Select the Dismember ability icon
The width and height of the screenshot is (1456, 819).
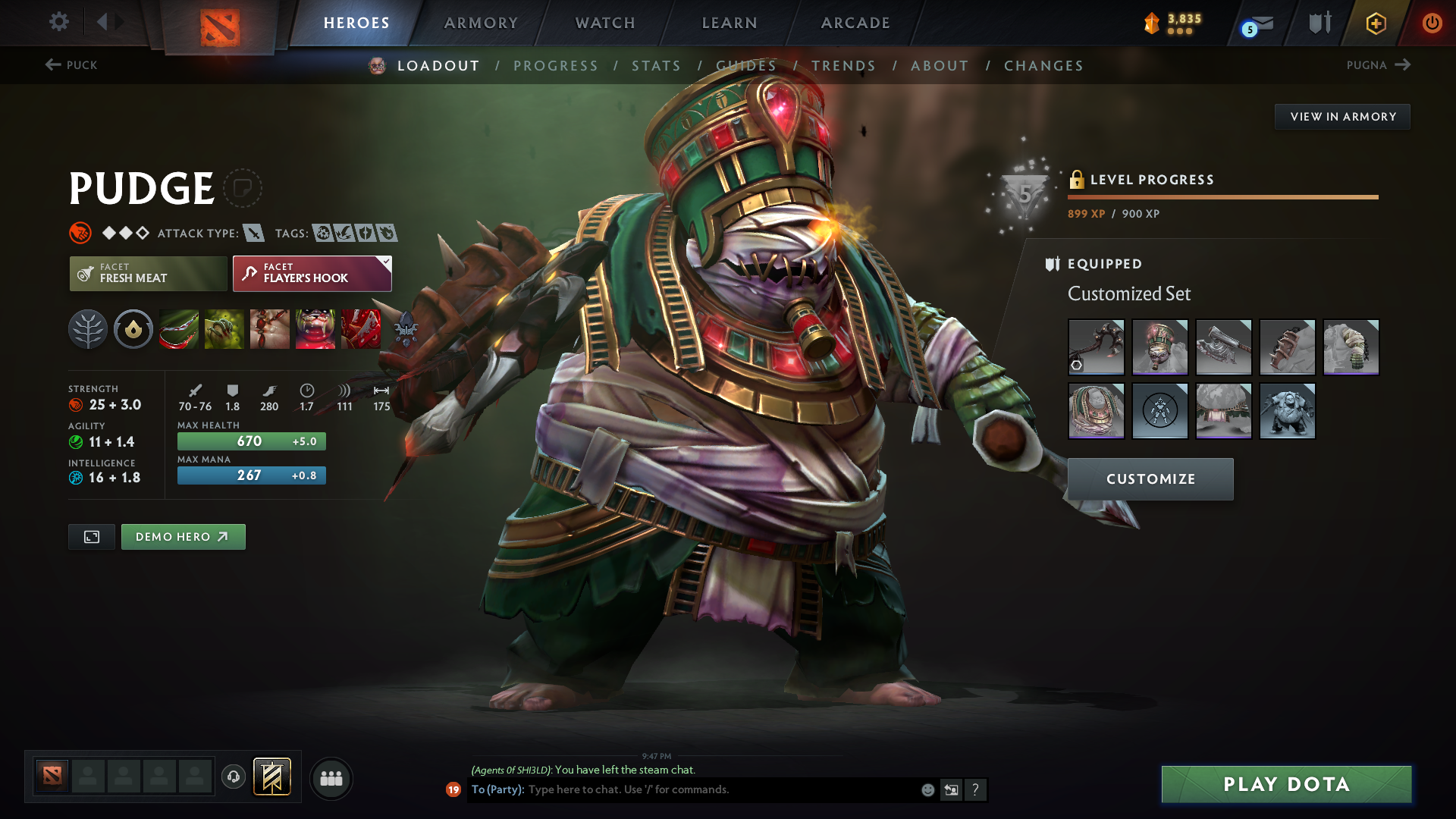(315, 329)
